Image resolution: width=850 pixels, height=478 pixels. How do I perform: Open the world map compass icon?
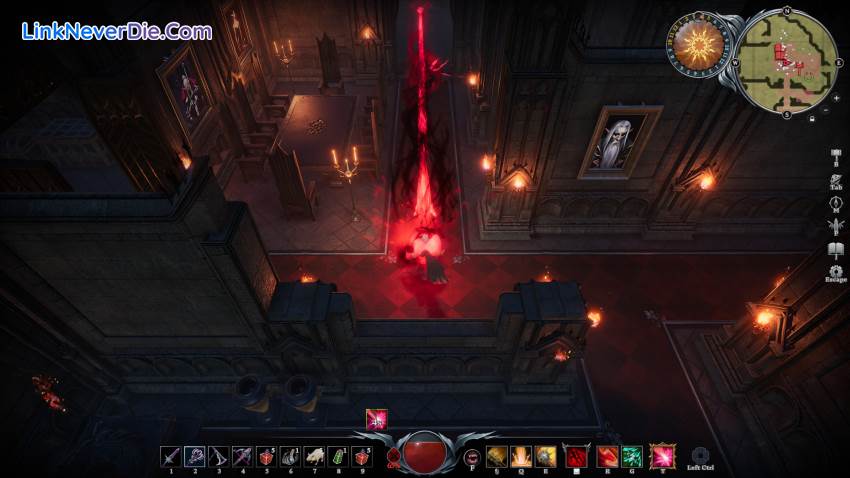(x=835, y=204)
